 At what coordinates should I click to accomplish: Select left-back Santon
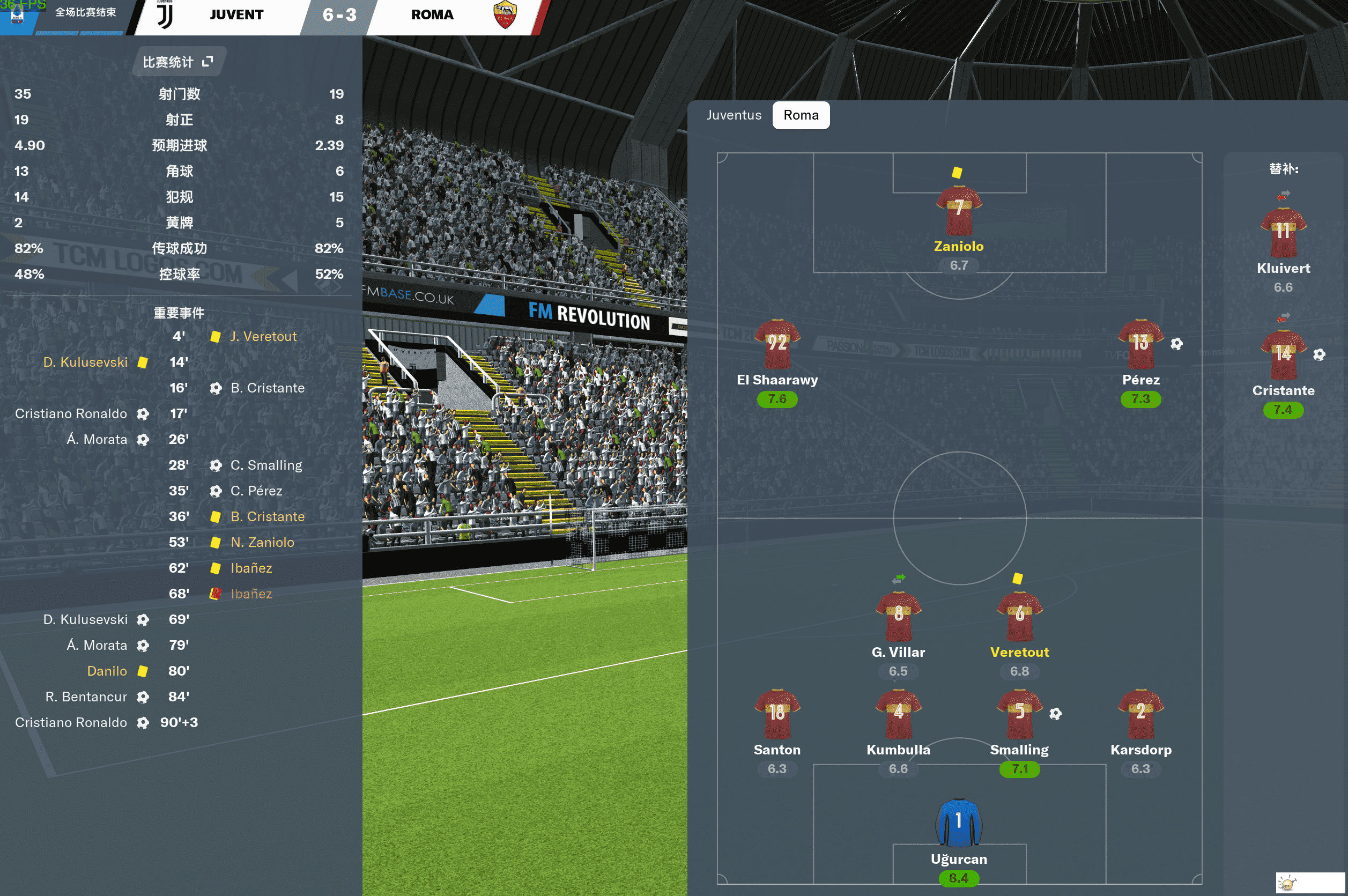pyautogui.click(x=776, y=714)
